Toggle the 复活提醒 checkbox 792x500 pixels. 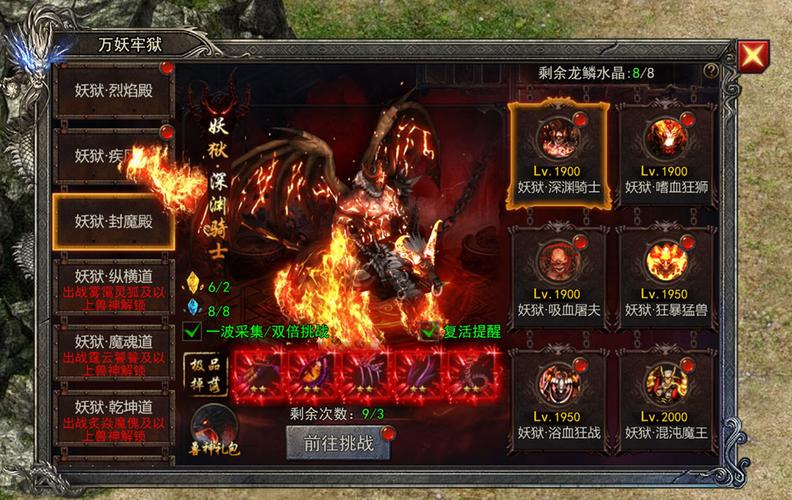point(429,331)
